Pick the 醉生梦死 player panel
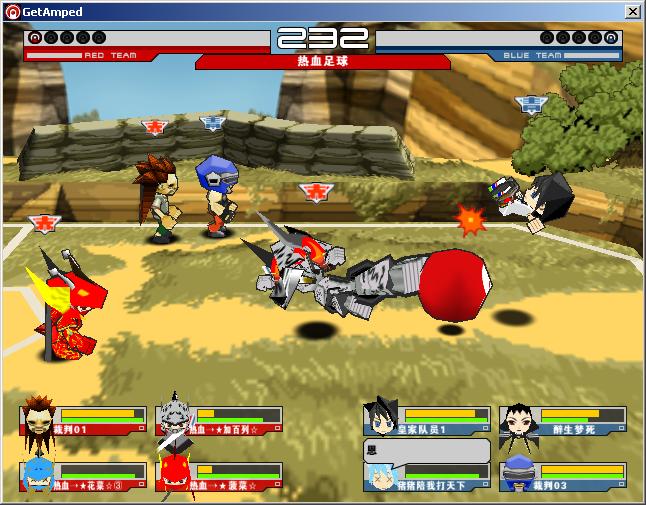 pos(563,421)
